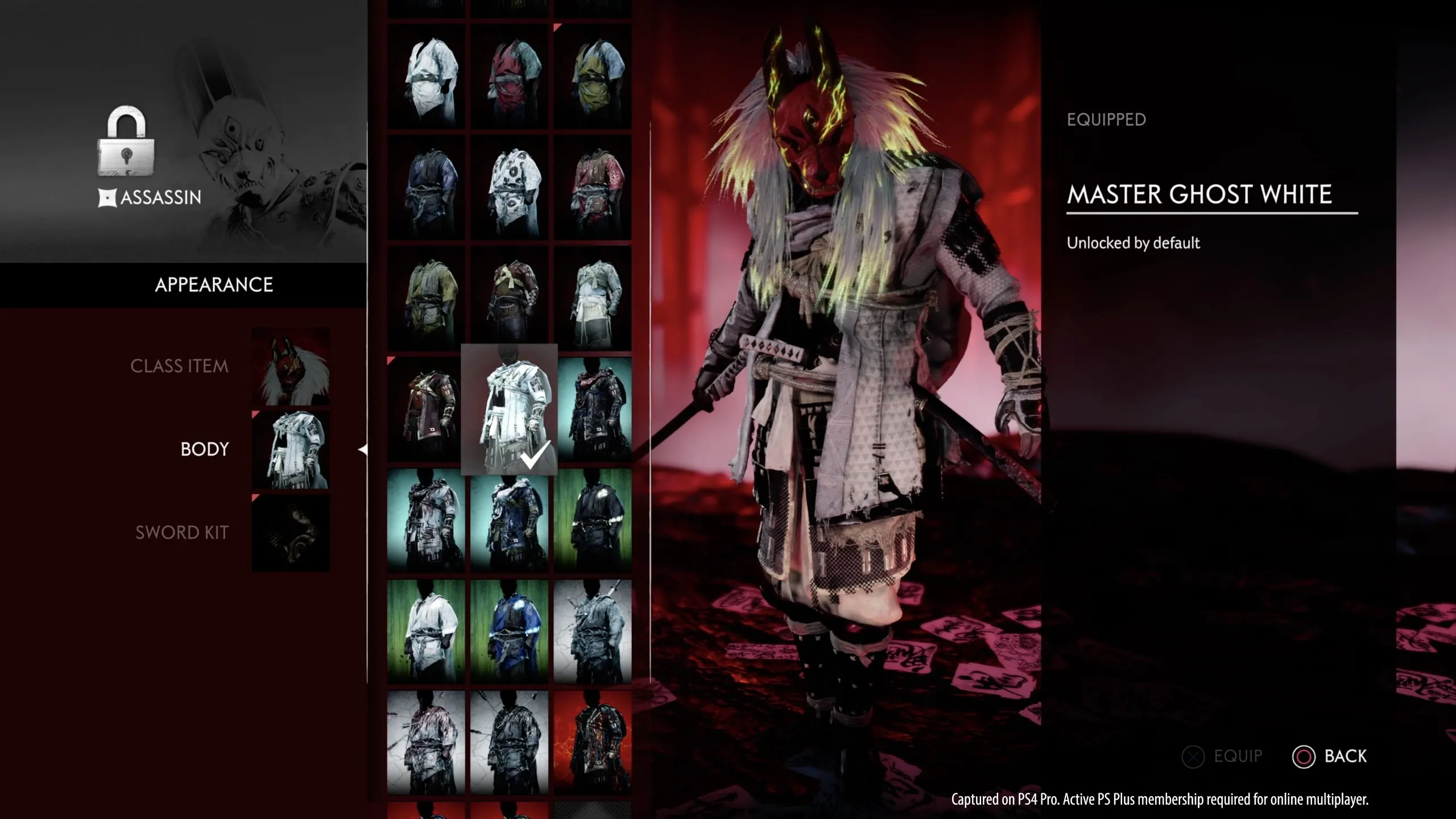The width and height of the screenshot is (1456, 819).
Task: Pick the white robe with black floral pattern
Action: point(509,187)
